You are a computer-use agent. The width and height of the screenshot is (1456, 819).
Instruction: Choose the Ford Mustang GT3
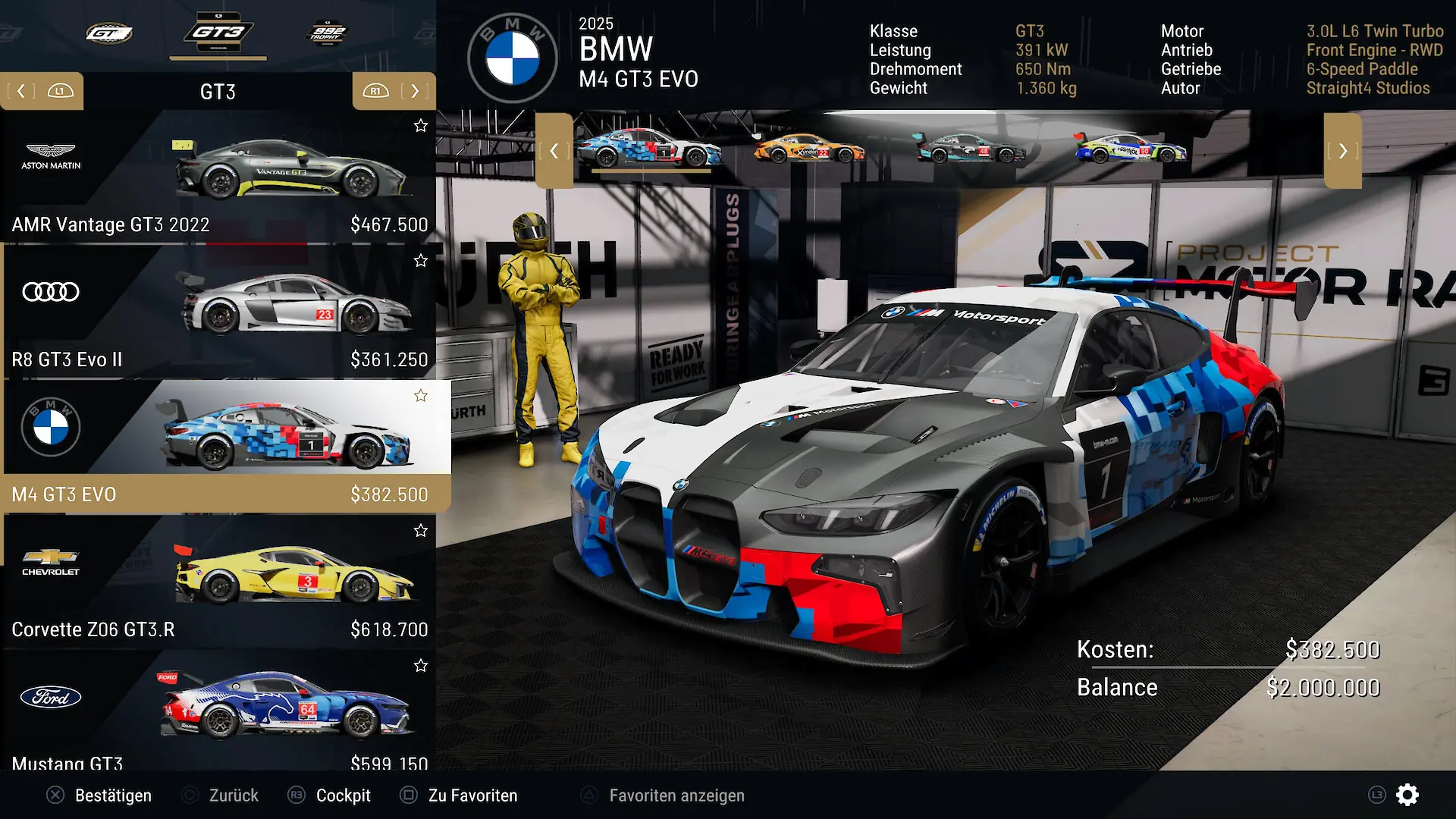coord(218,713)
